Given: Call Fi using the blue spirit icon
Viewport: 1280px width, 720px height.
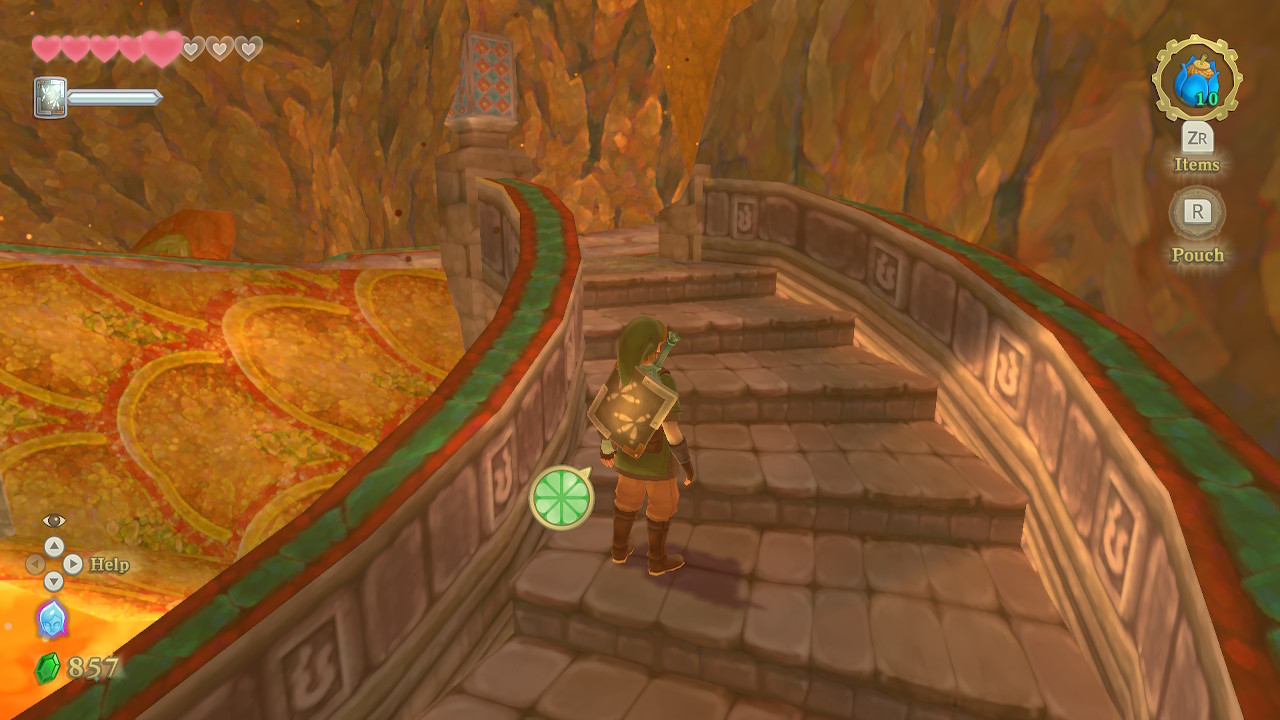Looking at the screenshot, I should pyautogui.click(x=51, y=619).
